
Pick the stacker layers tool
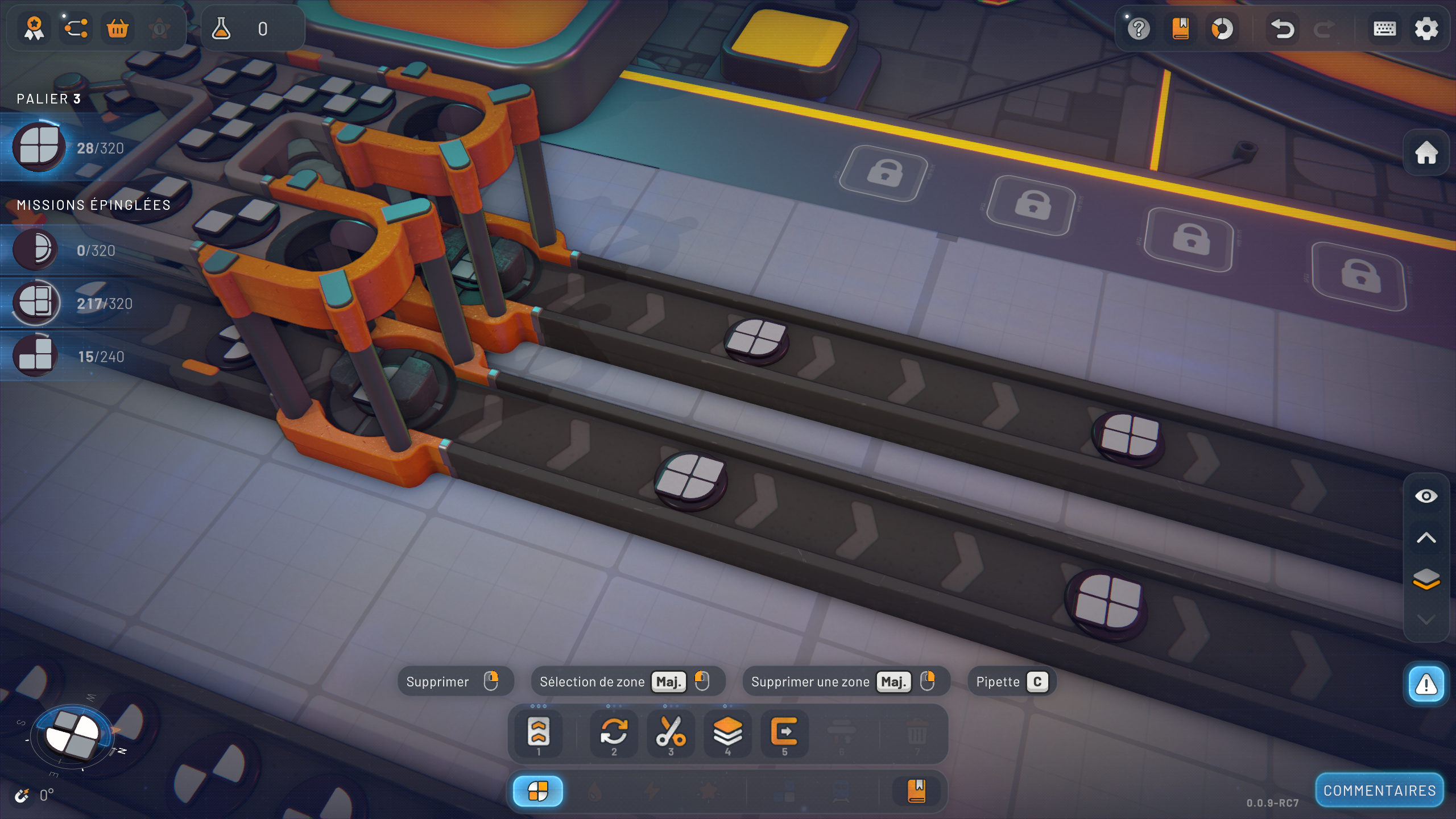727,733
